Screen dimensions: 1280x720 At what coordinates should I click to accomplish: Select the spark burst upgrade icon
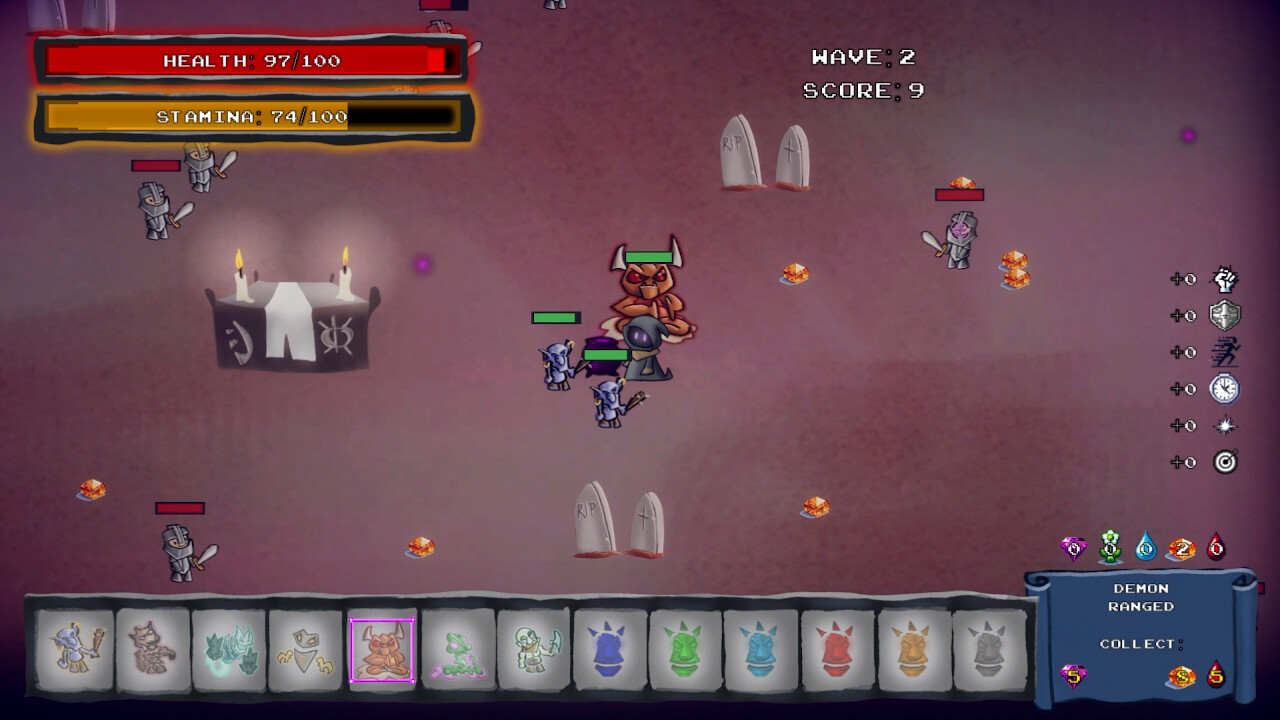(1224, 425)
